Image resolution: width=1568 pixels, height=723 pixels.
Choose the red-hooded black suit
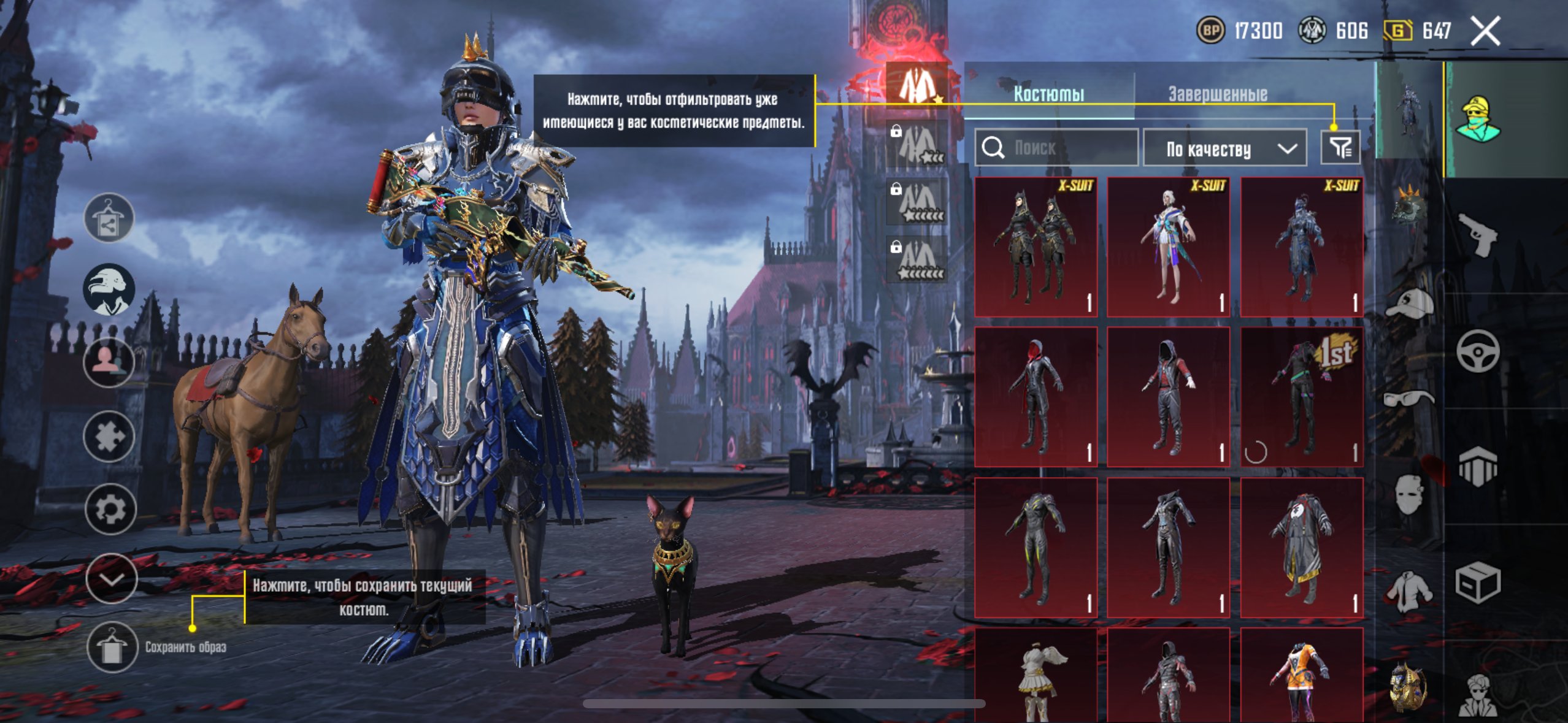(x=1036, y=397)
